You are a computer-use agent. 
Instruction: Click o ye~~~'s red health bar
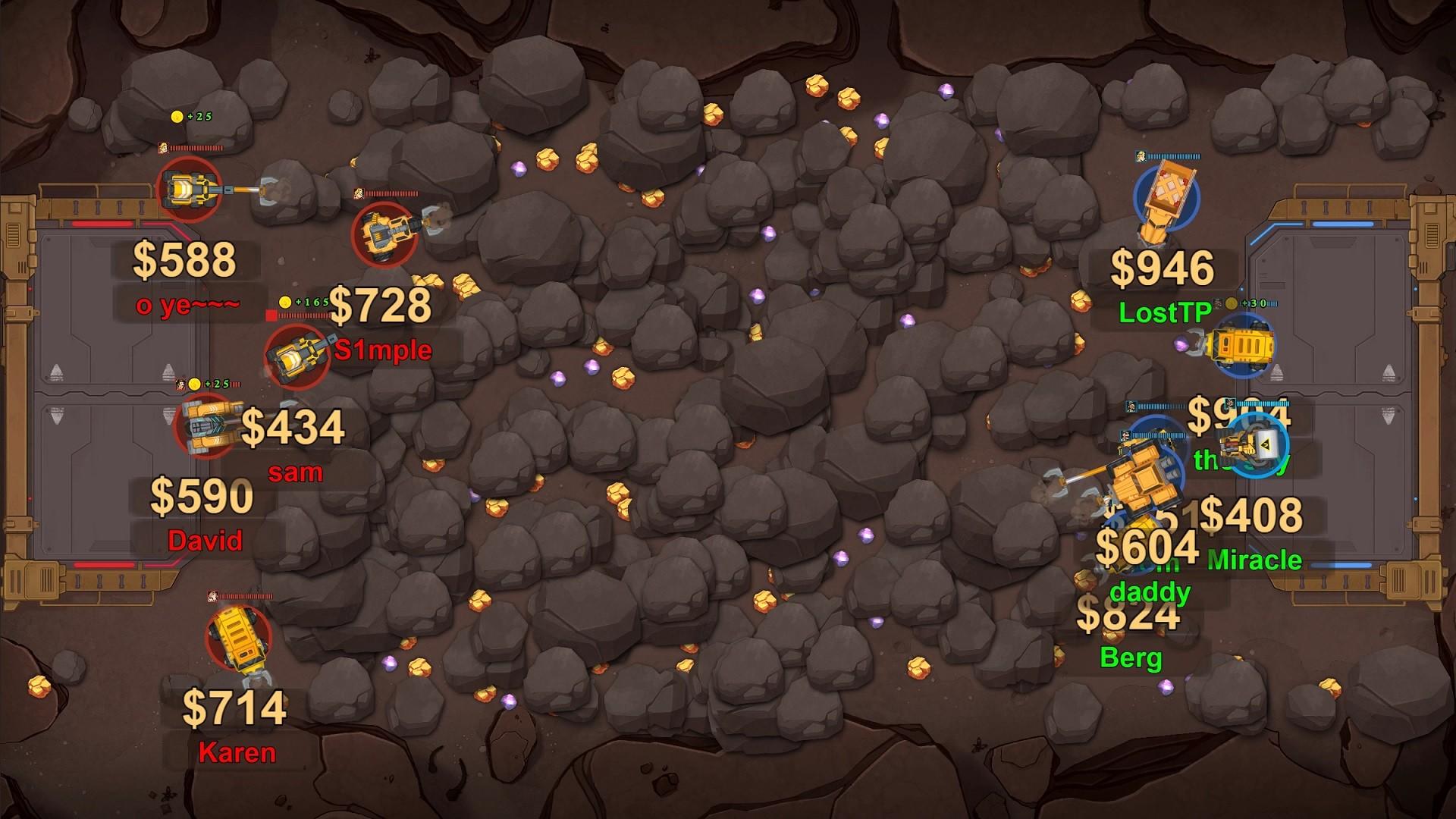point(199,150)
